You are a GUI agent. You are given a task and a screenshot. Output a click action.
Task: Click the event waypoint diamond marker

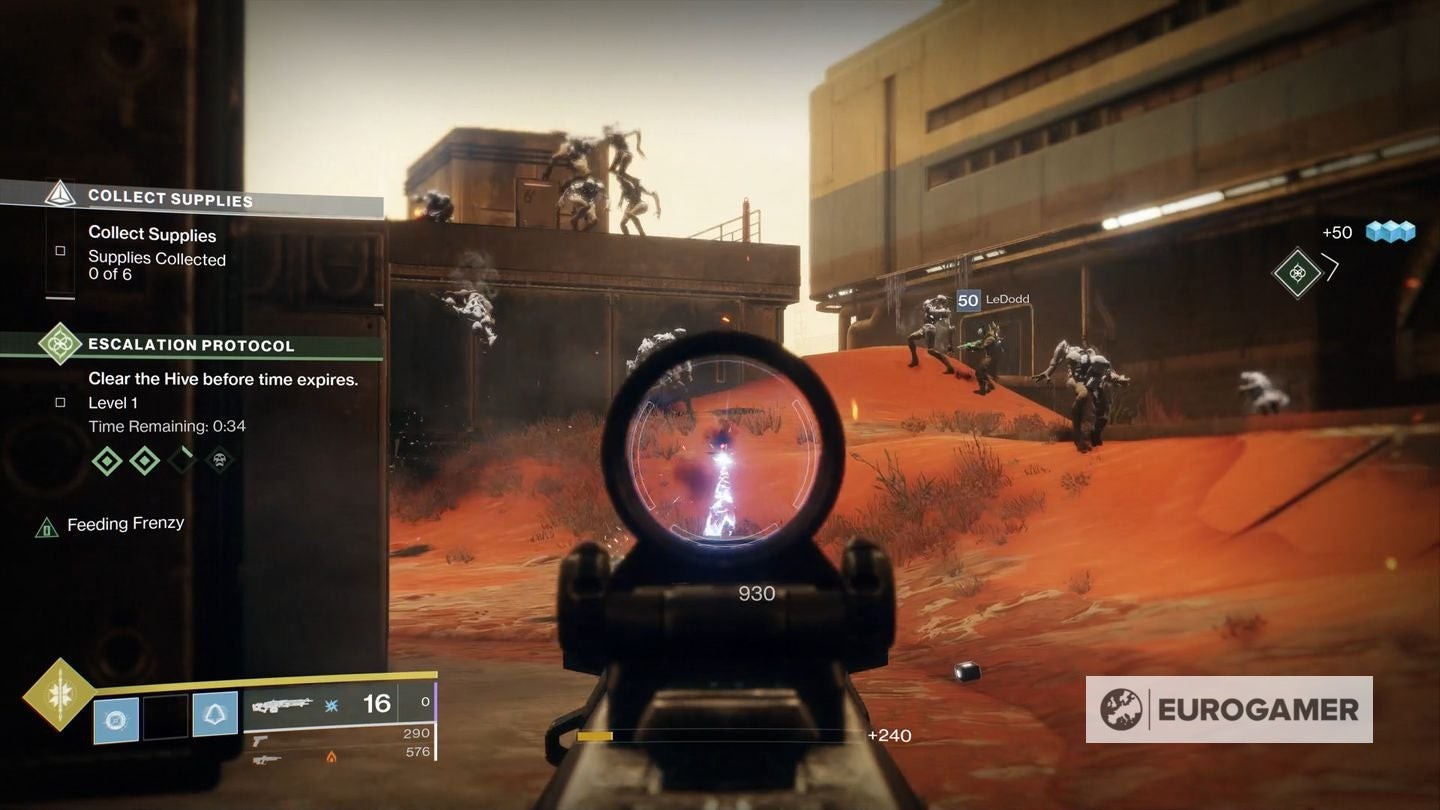(x=1297, y=273)
